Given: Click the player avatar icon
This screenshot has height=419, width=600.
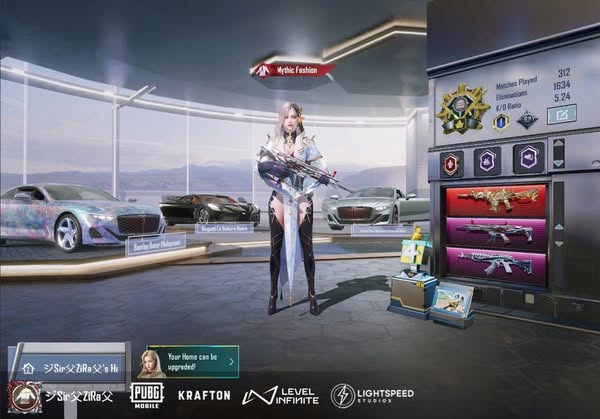Looking at the screenshot, I should click(x=23, y=397).
